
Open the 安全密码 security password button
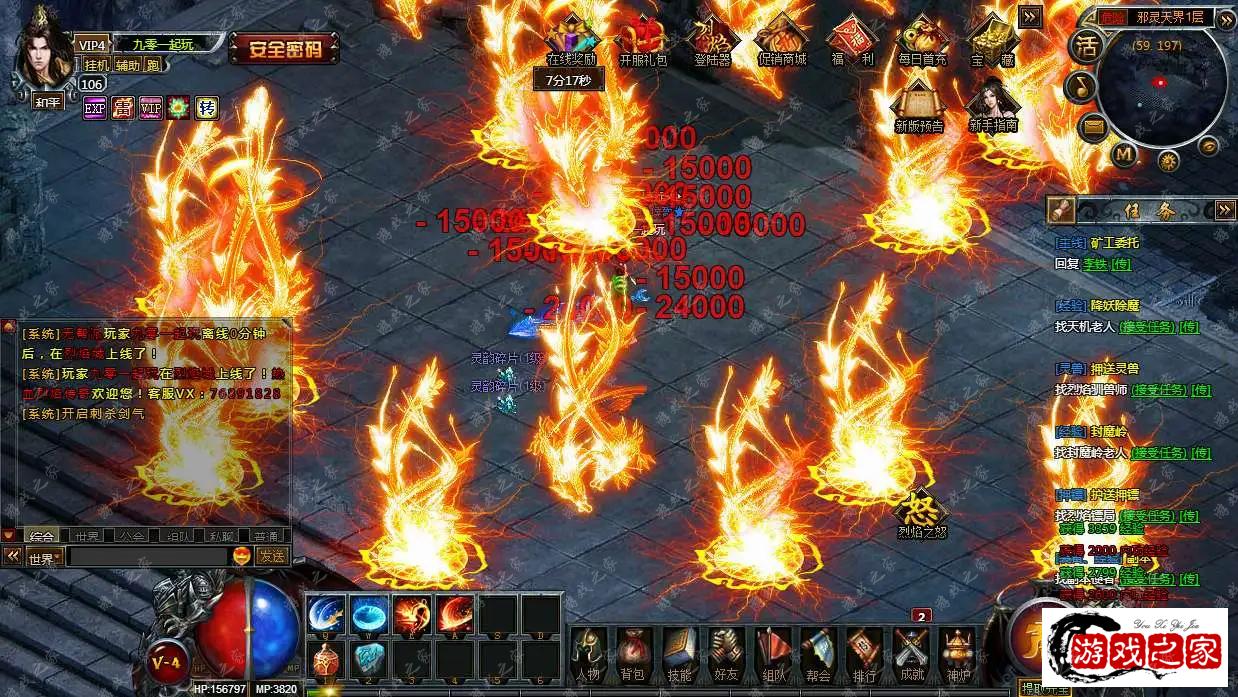pos(284,48)
